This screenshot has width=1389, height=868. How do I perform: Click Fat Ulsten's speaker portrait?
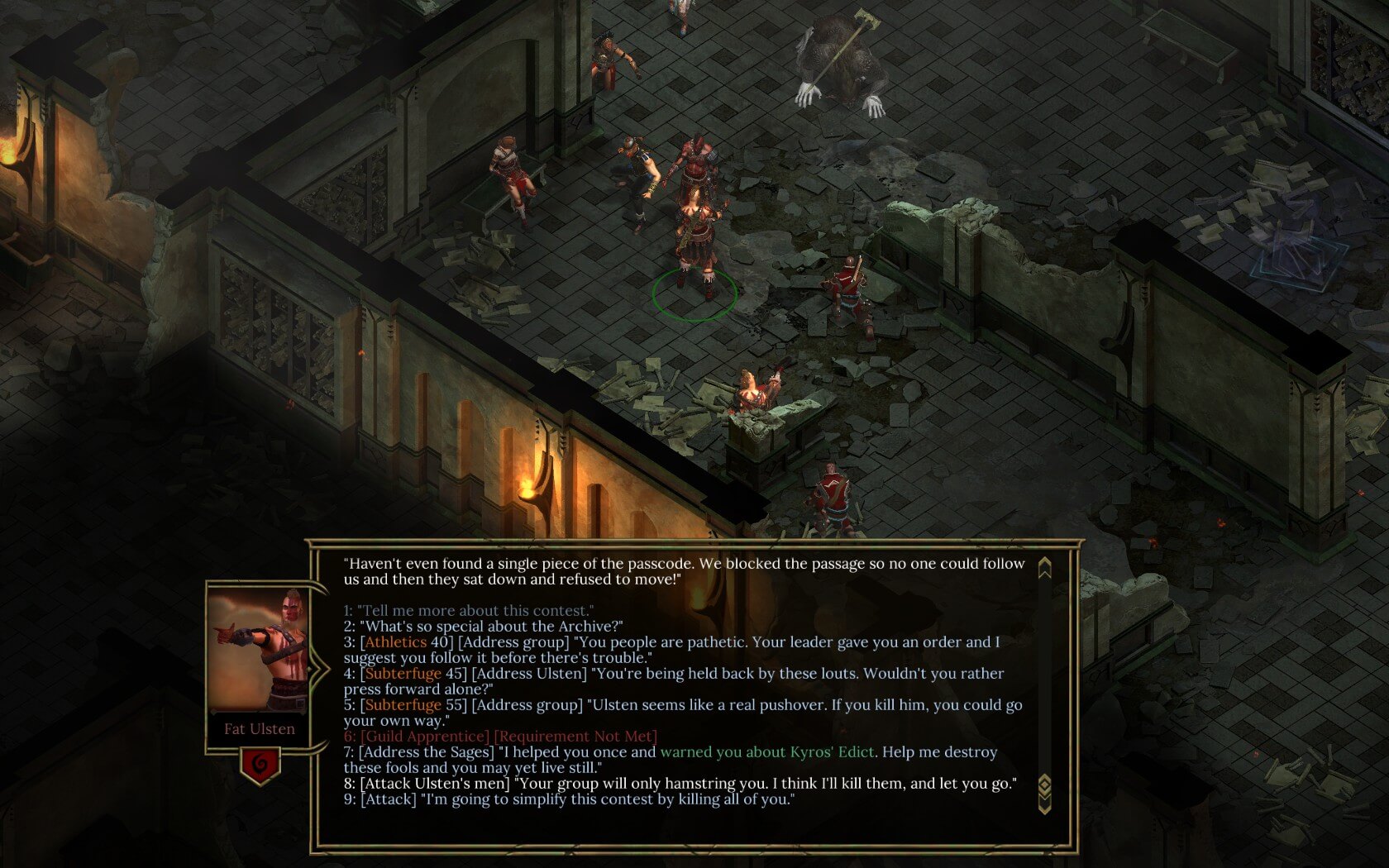coord(258,650)
